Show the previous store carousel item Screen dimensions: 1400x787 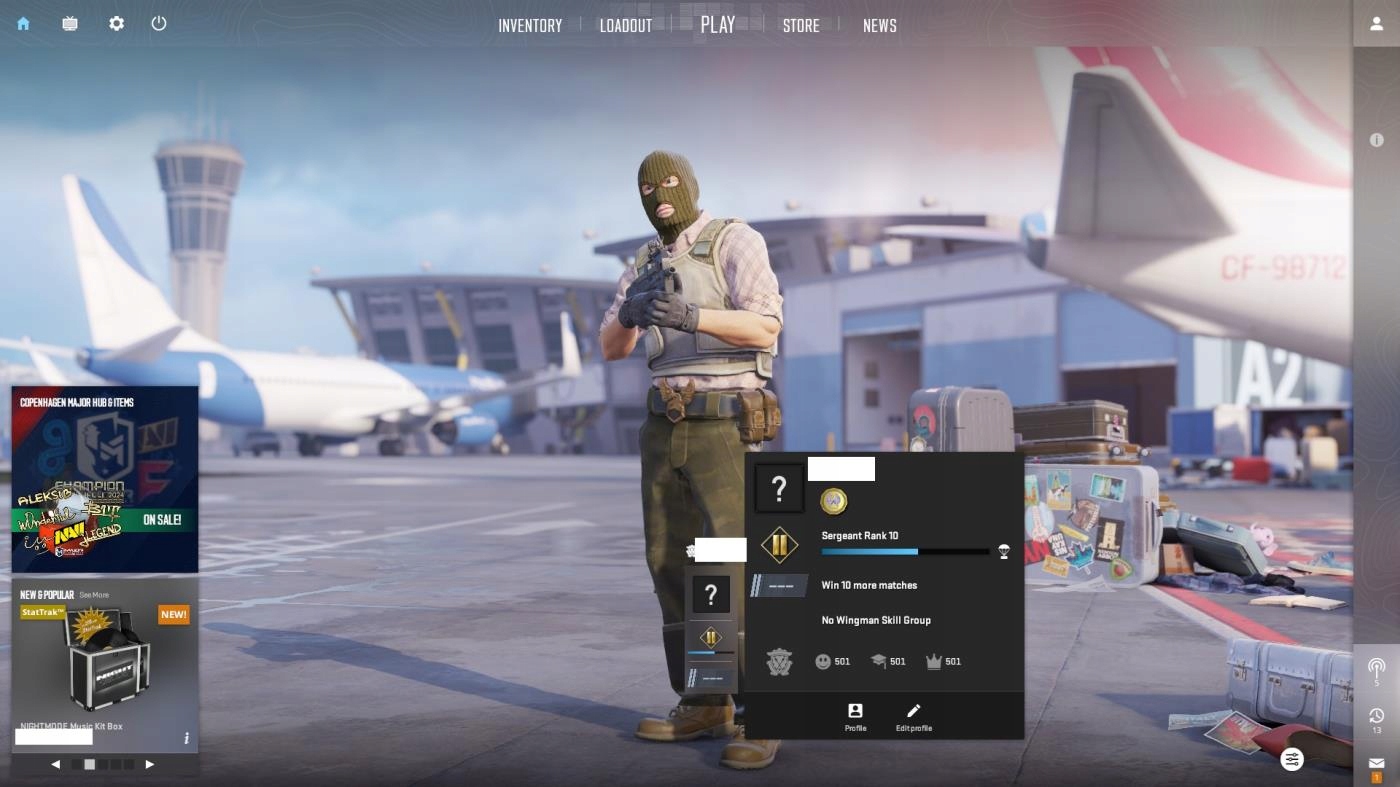[x=56, y=764]
